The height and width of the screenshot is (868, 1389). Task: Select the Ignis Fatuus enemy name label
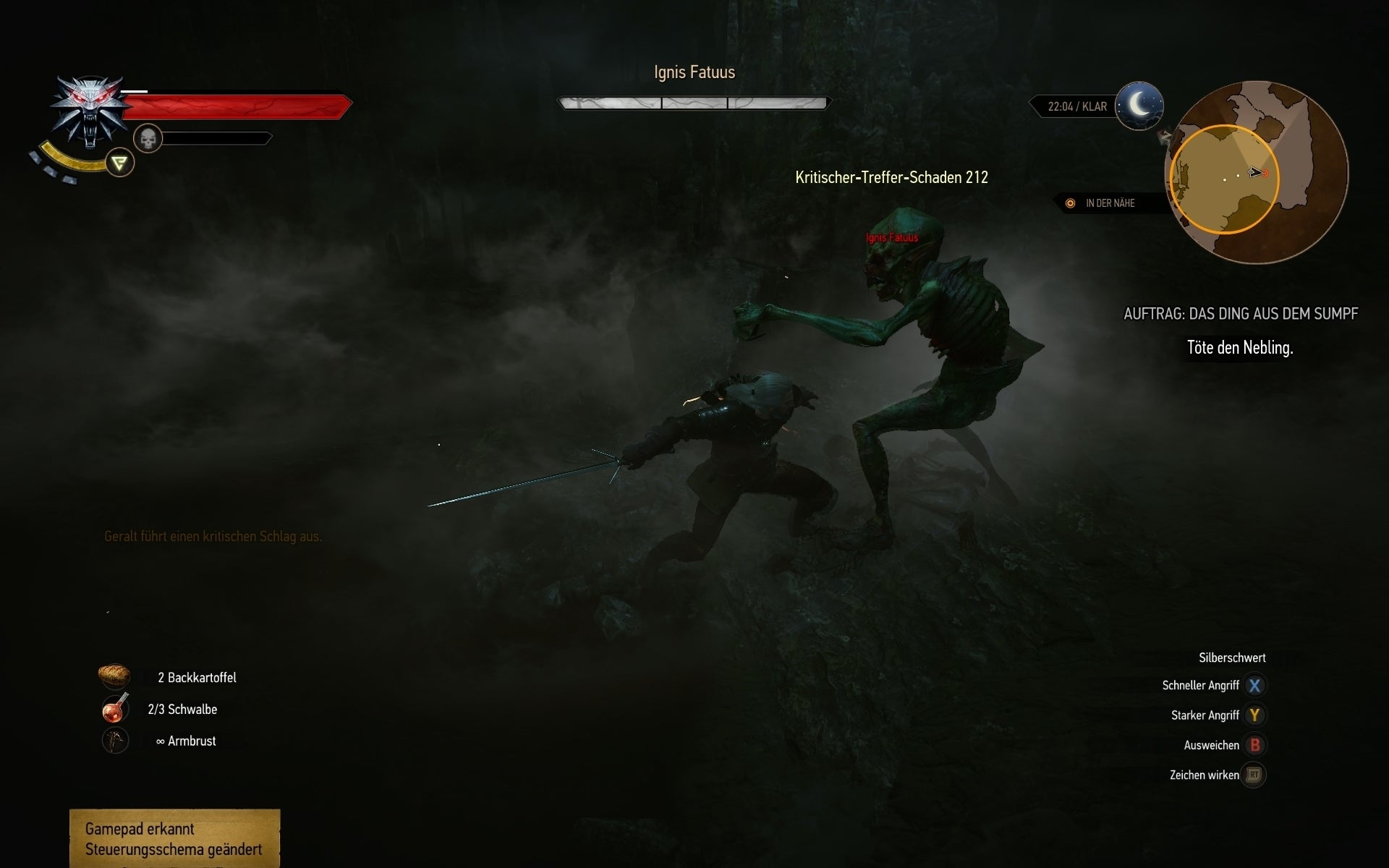(x=891, y=237)
